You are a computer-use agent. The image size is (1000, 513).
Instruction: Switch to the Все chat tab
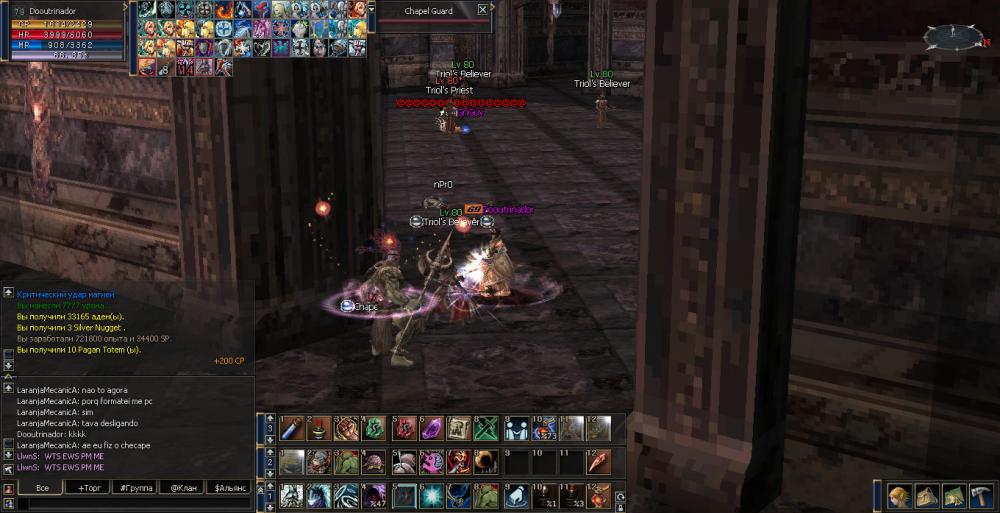[x=41, y=487]
